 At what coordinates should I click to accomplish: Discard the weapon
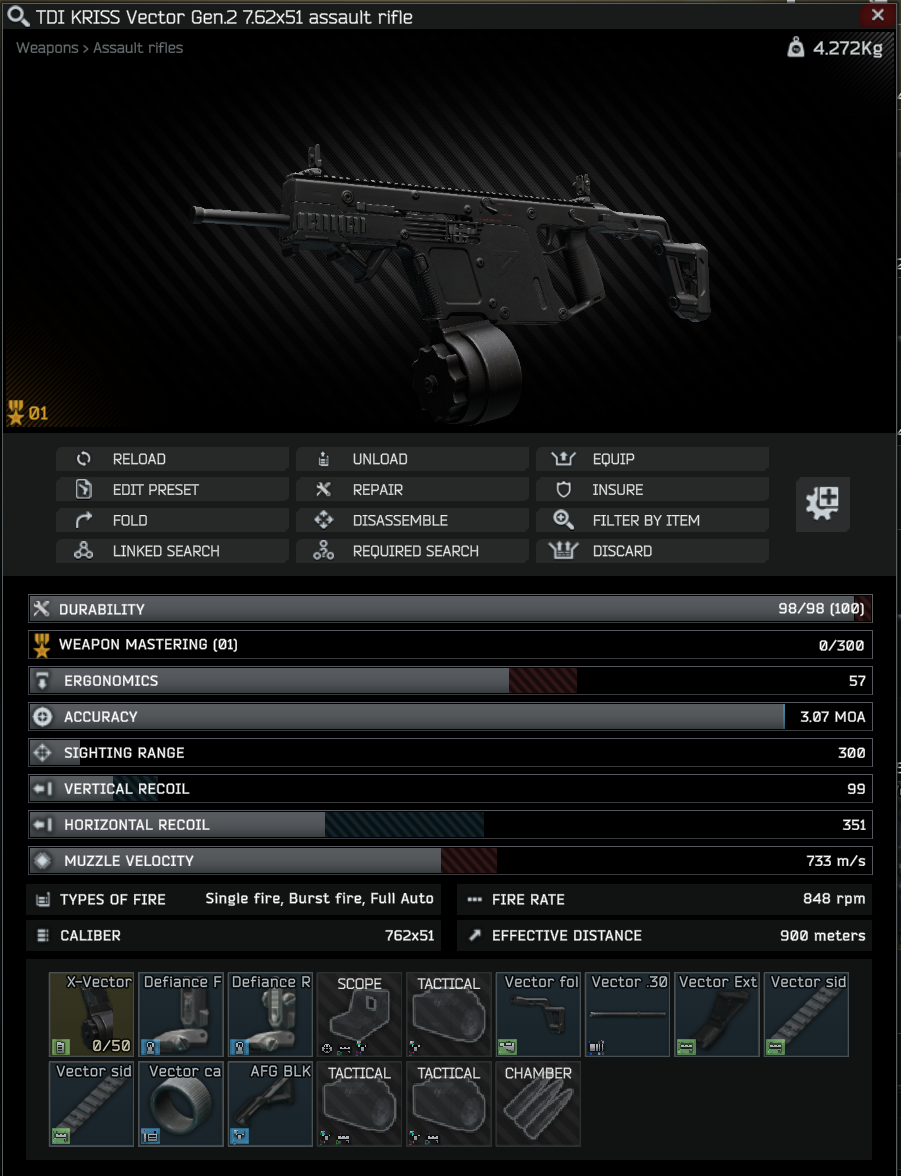pyautogui.click(x=652, y=551)
